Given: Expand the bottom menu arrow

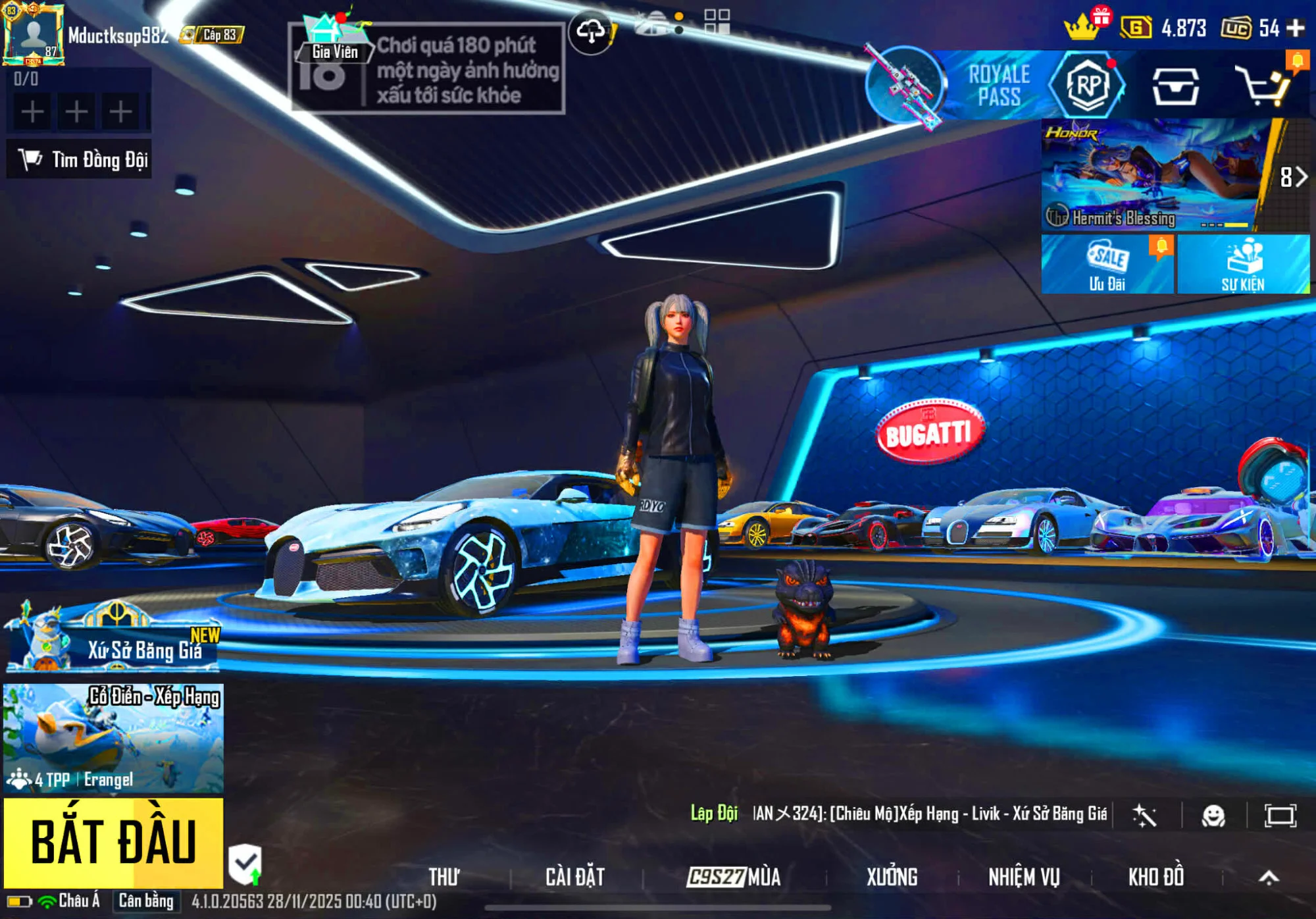Looking at the screenshot, I should point(1269,877).
